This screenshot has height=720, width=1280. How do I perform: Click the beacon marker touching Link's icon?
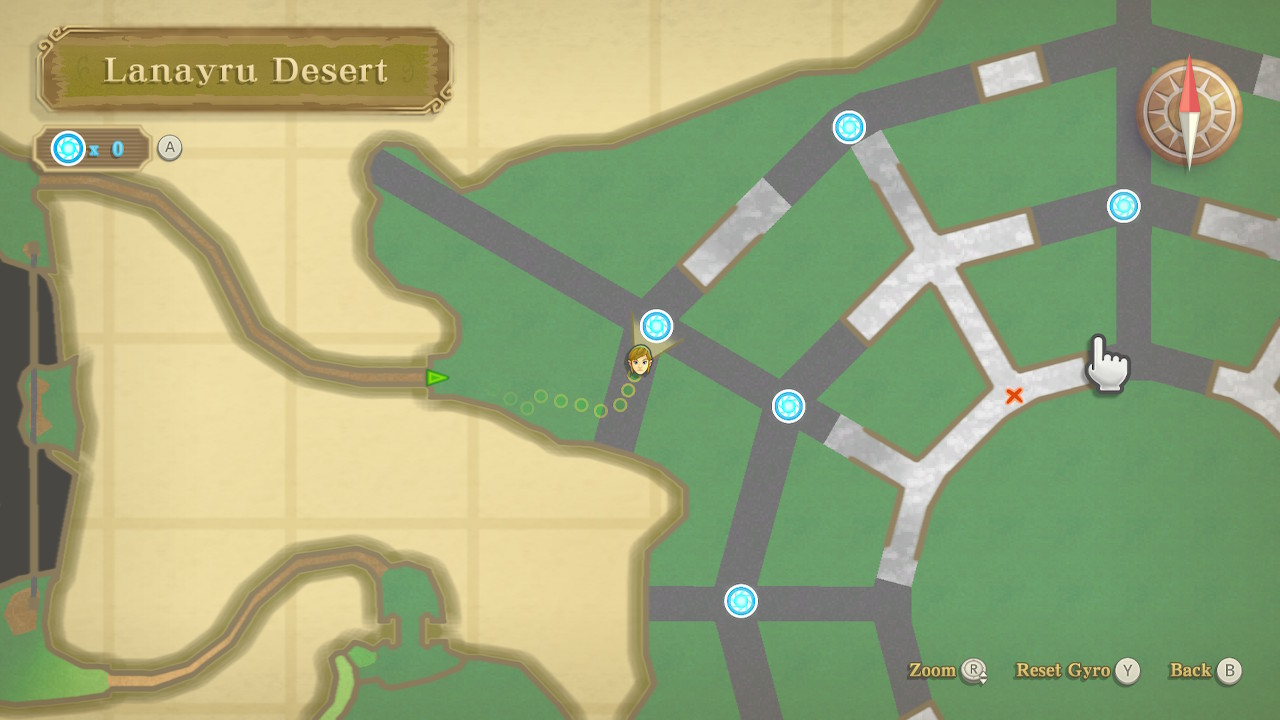coord(657,325)
